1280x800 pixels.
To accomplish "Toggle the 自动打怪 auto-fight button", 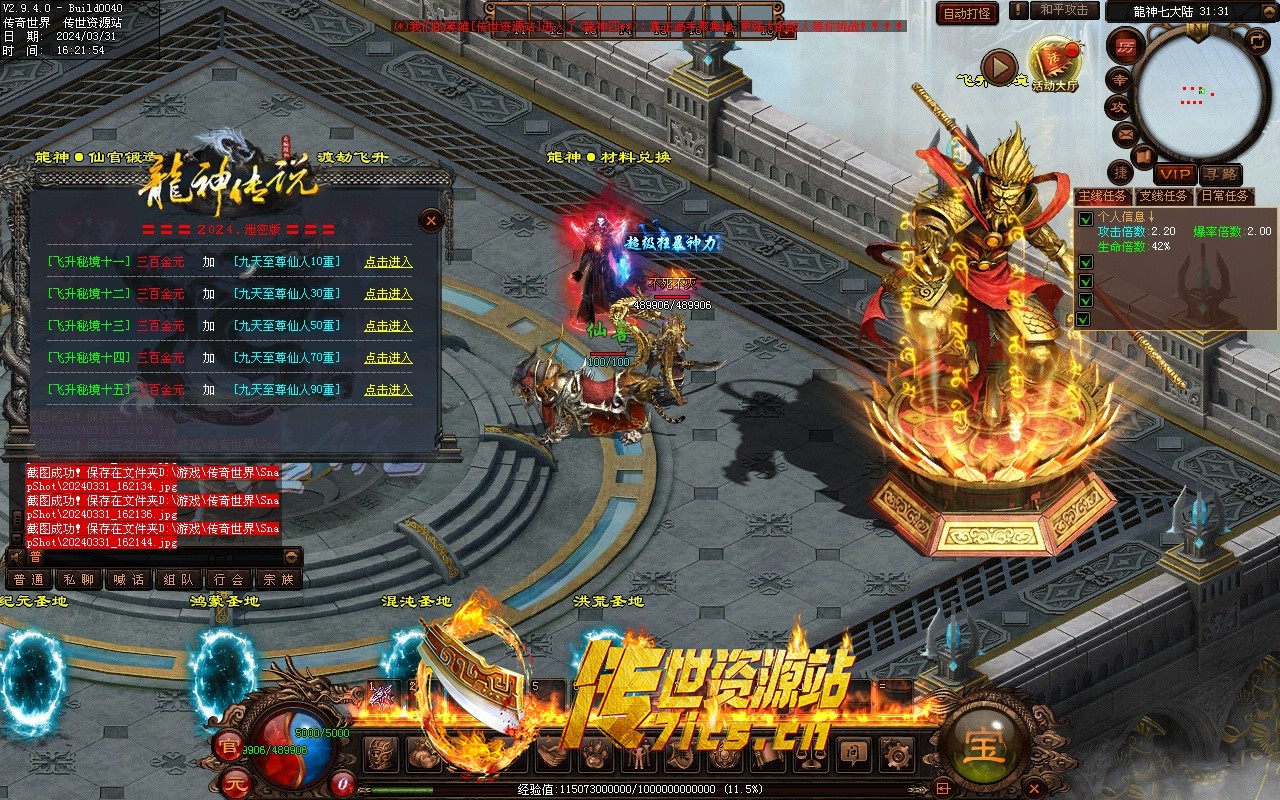I will pos(967,13).
